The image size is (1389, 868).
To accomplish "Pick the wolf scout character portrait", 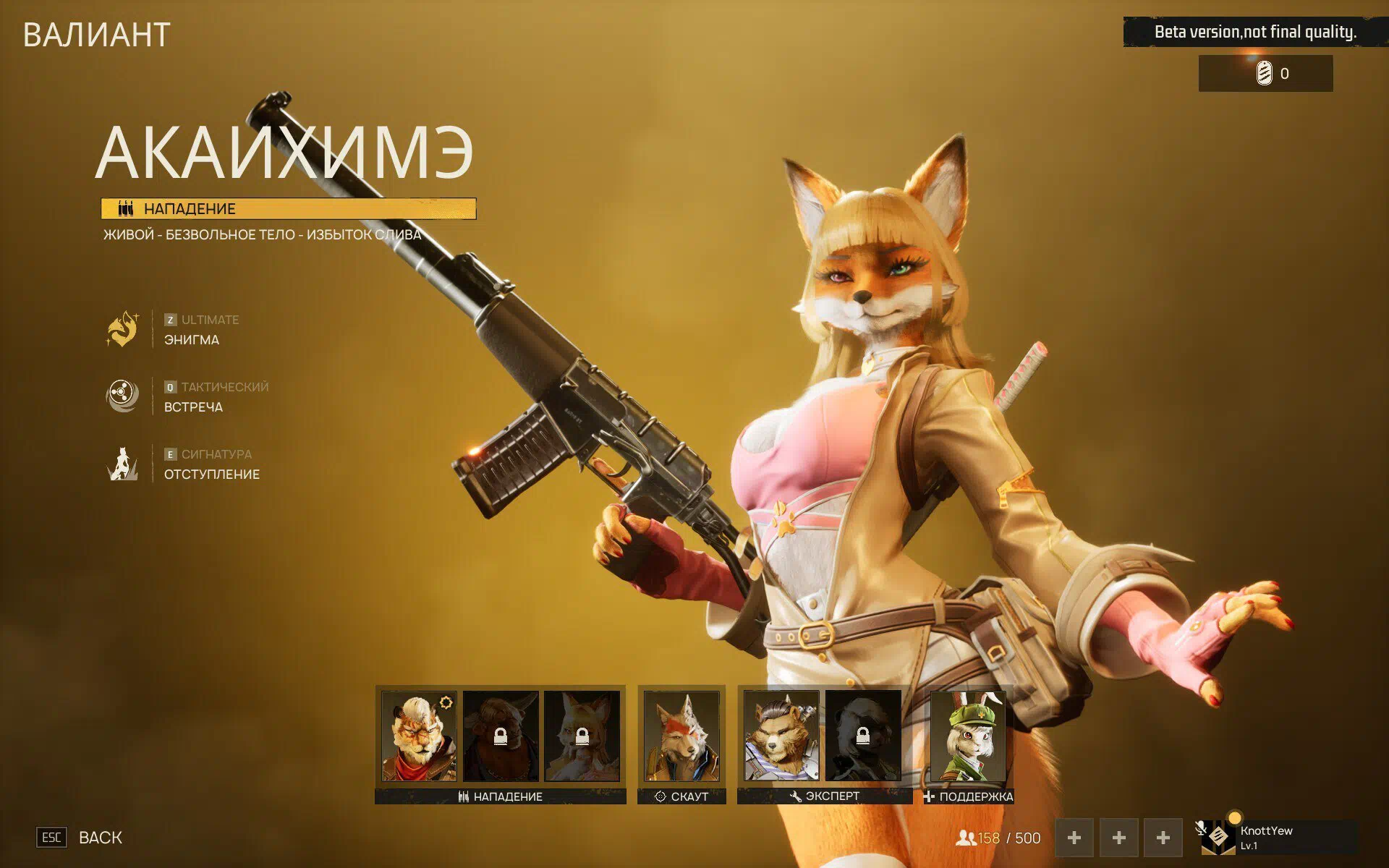I will coord(681,735).
